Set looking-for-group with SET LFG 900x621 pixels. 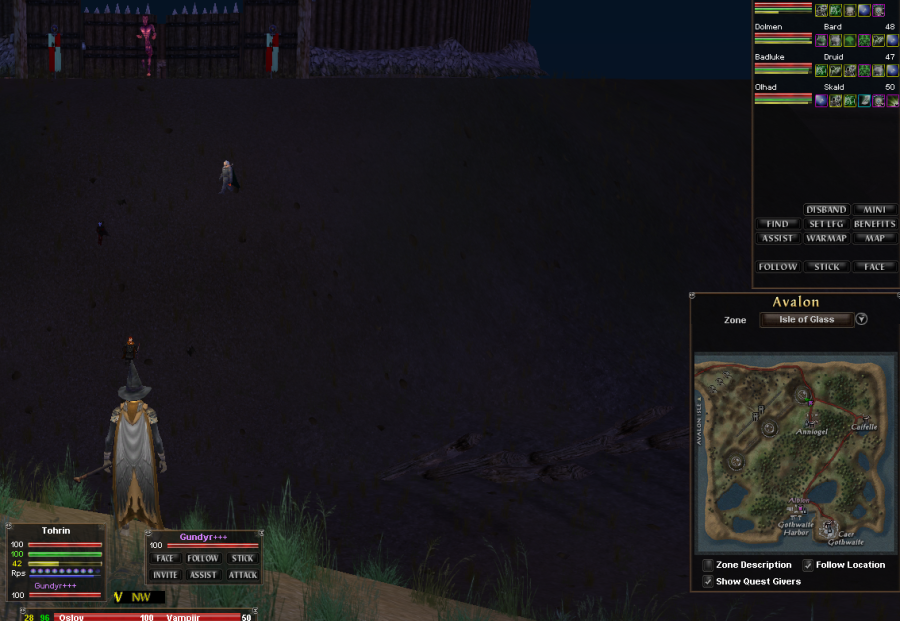pyautogui.click(x=826, y=224)
